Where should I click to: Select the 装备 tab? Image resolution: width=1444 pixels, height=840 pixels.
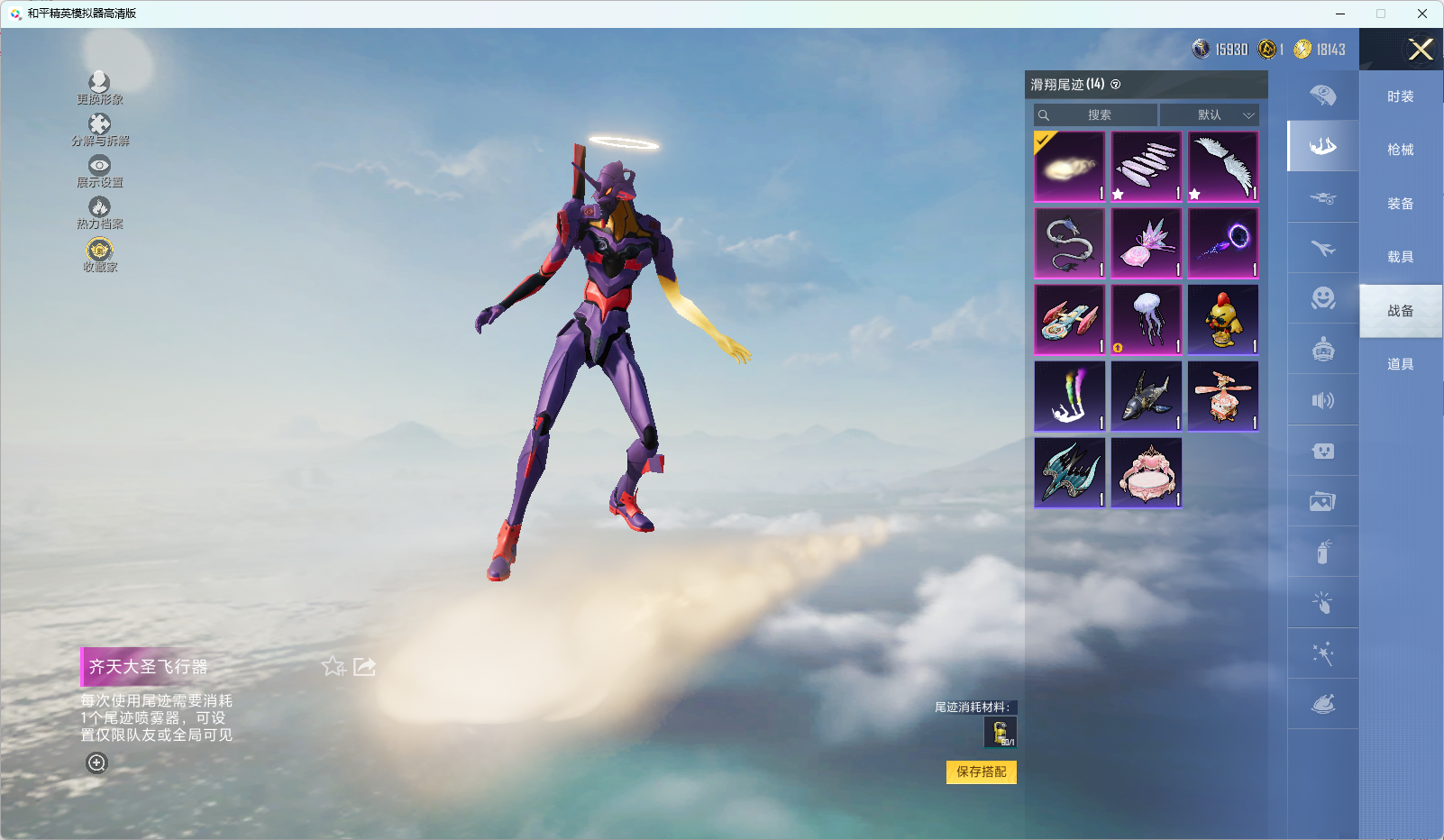(x=1400, y=204)
